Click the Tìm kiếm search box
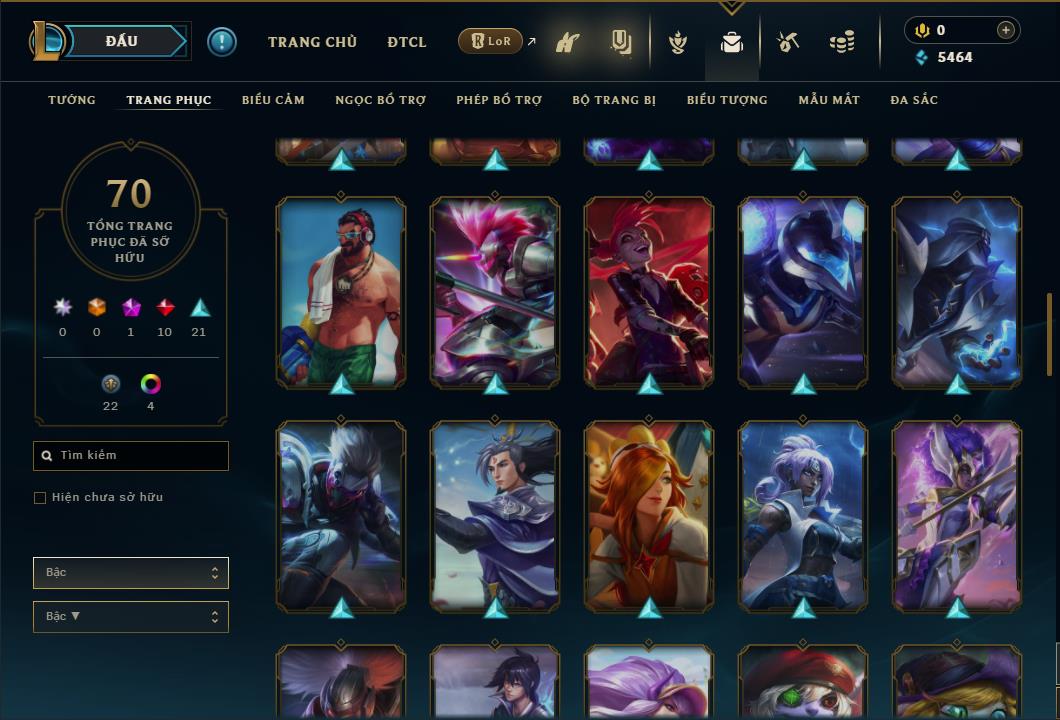The width and height of the screenshot is (1060, 720). click(x=131, y=456)
